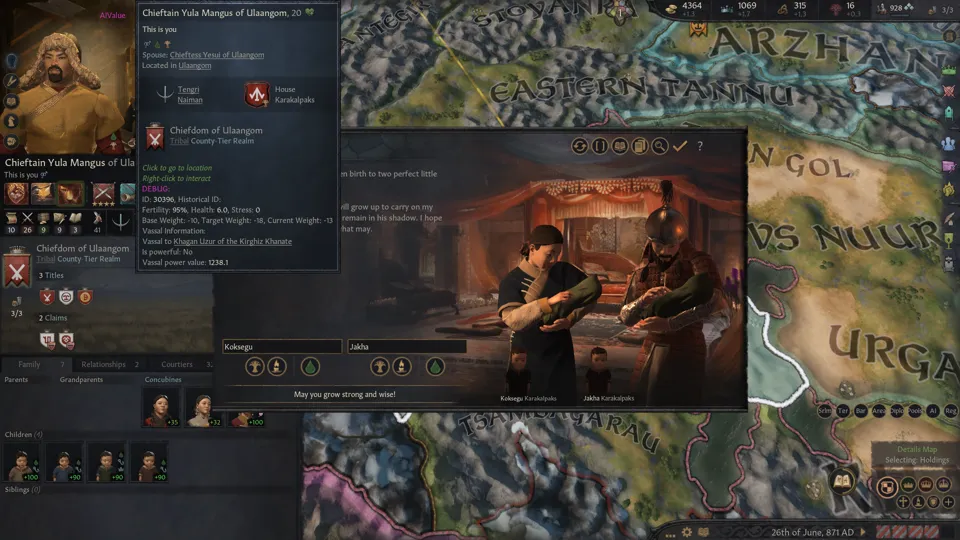Switch to the Diplo map mode
Viewport: 960px width, 540px height.
tap(896, 411)
